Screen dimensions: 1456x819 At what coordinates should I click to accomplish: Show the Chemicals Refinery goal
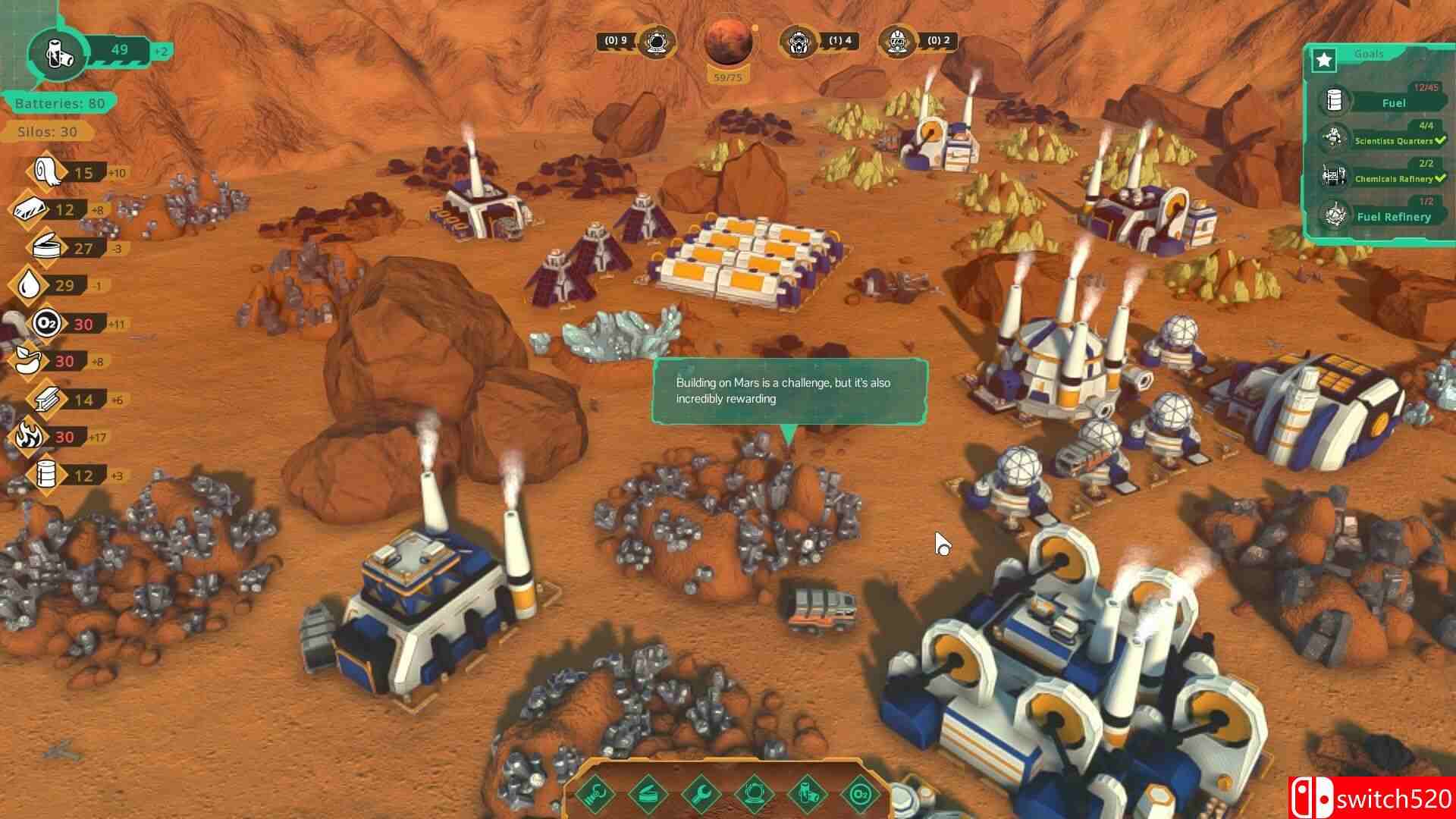coord(1393,178)
